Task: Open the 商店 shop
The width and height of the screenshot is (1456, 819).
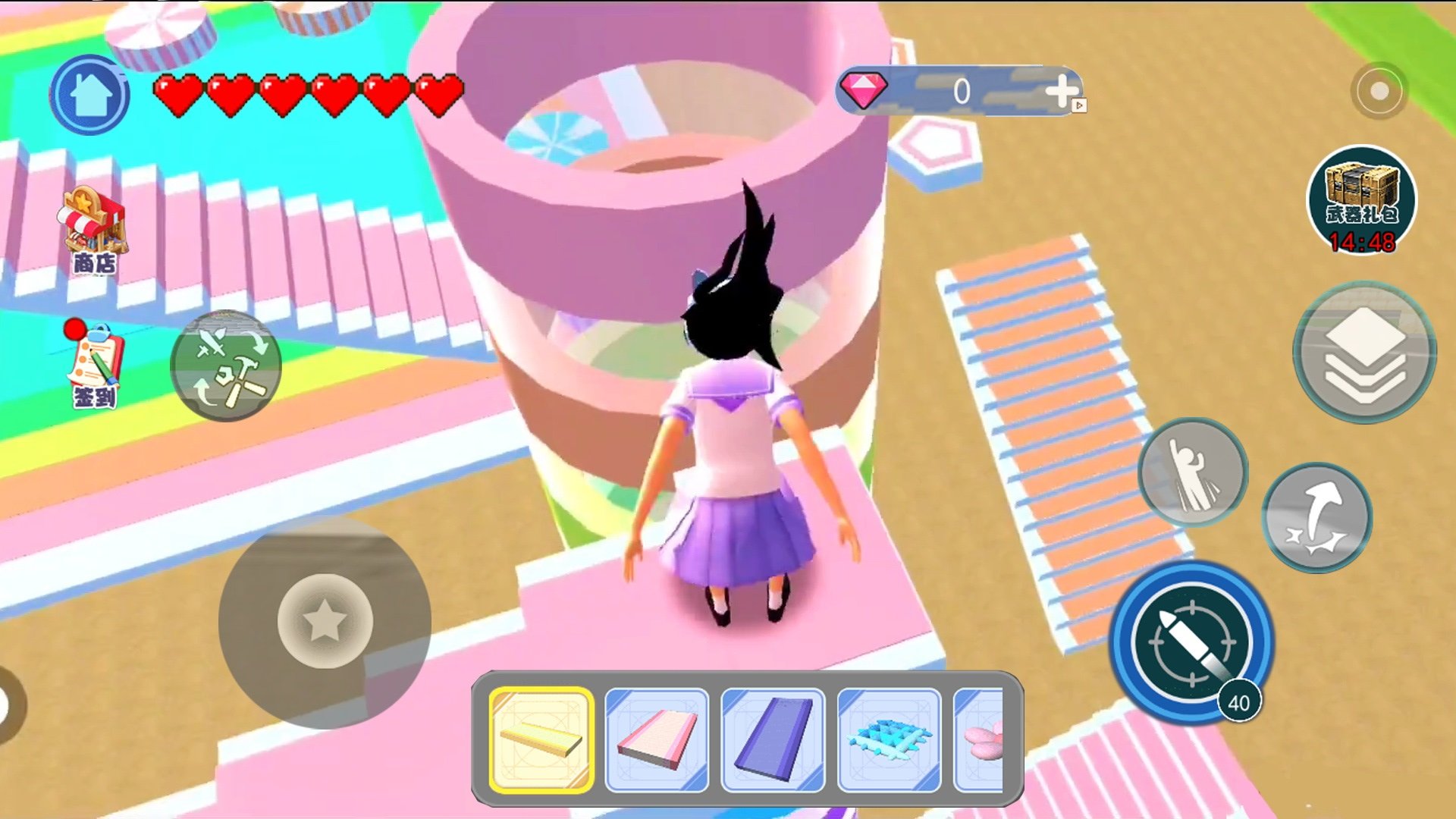Action: (93, 230)
